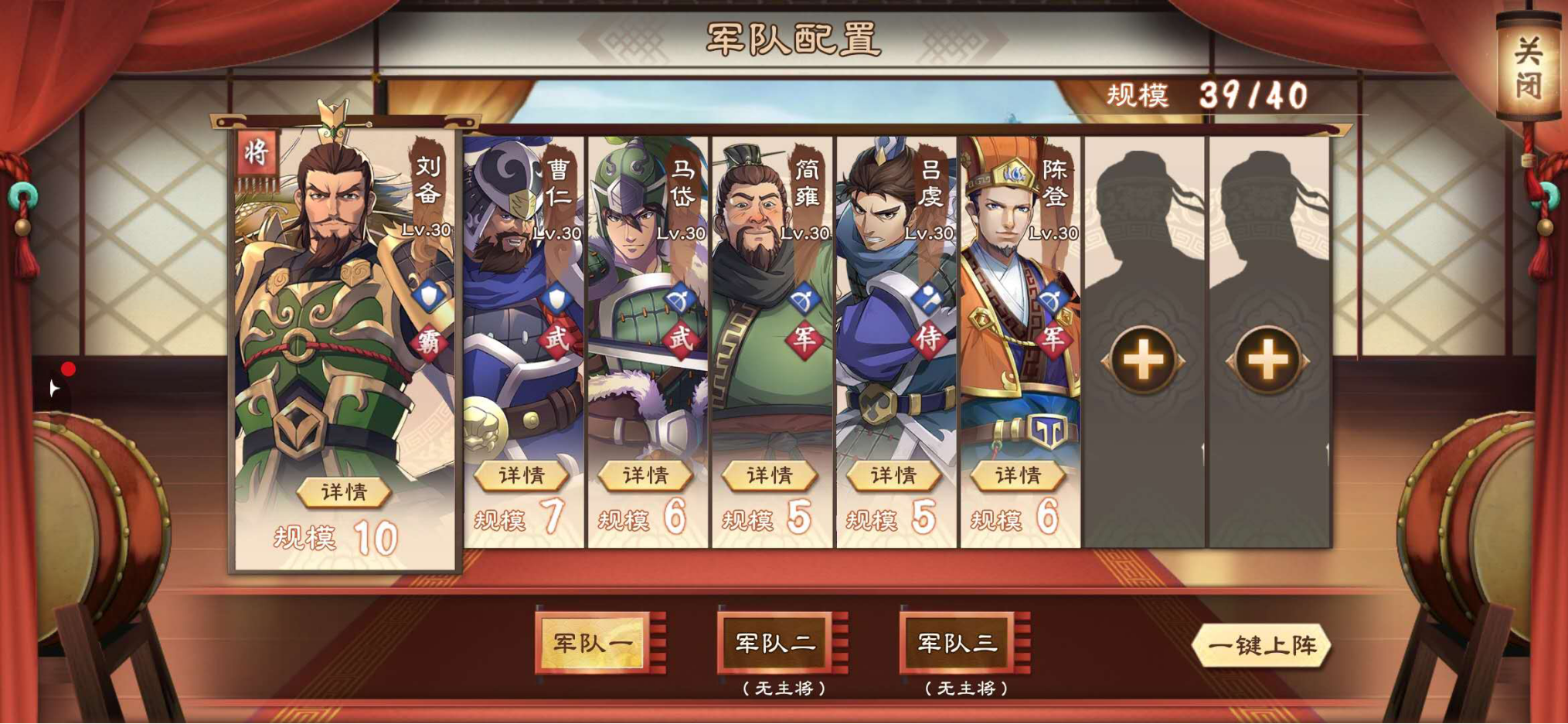The height and width of the screenshot is (724, 1568).
Task: View 详情 for 陈登
Action: click(1018, 475)
